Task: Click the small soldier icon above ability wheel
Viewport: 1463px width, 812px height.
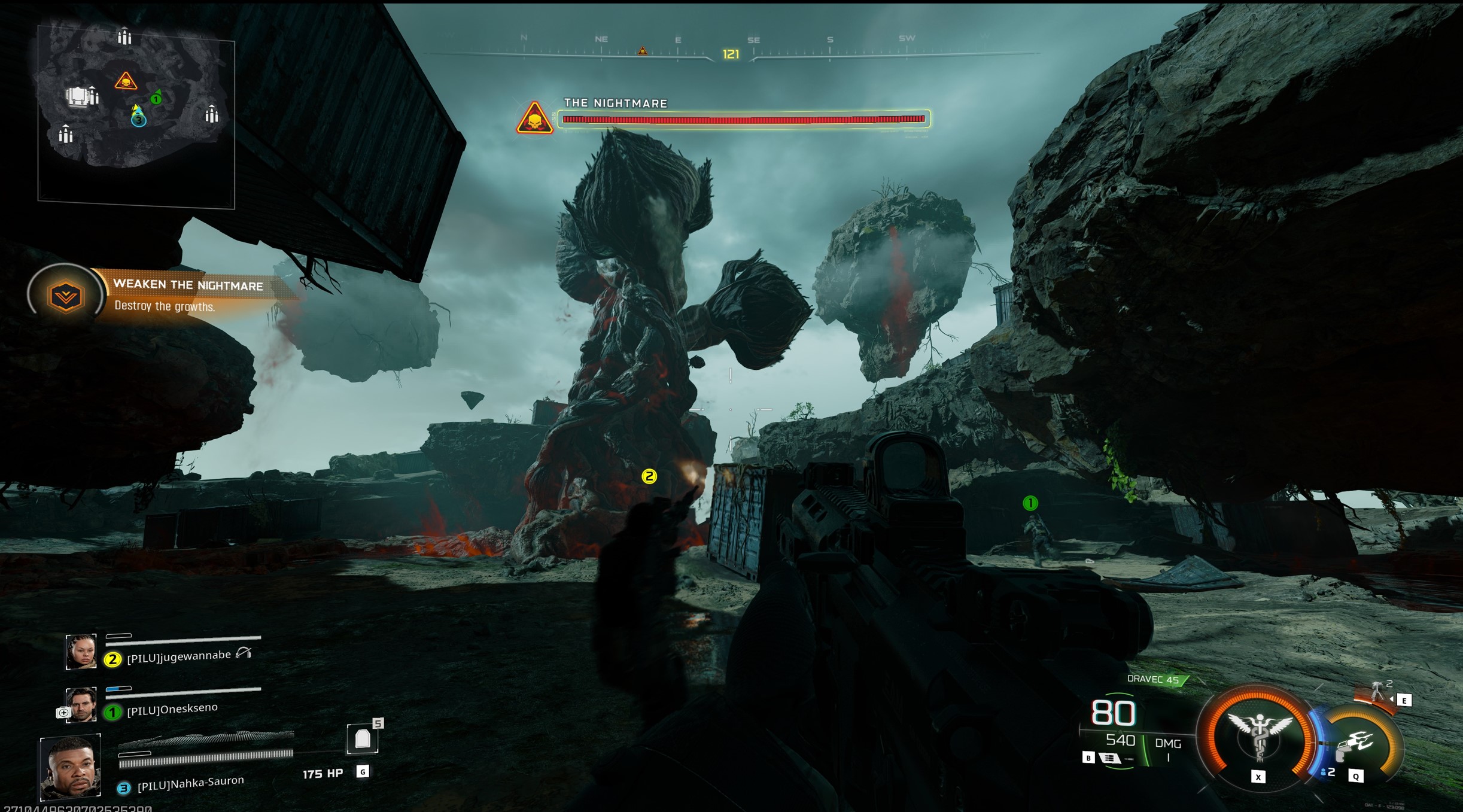Action: 1377,692
